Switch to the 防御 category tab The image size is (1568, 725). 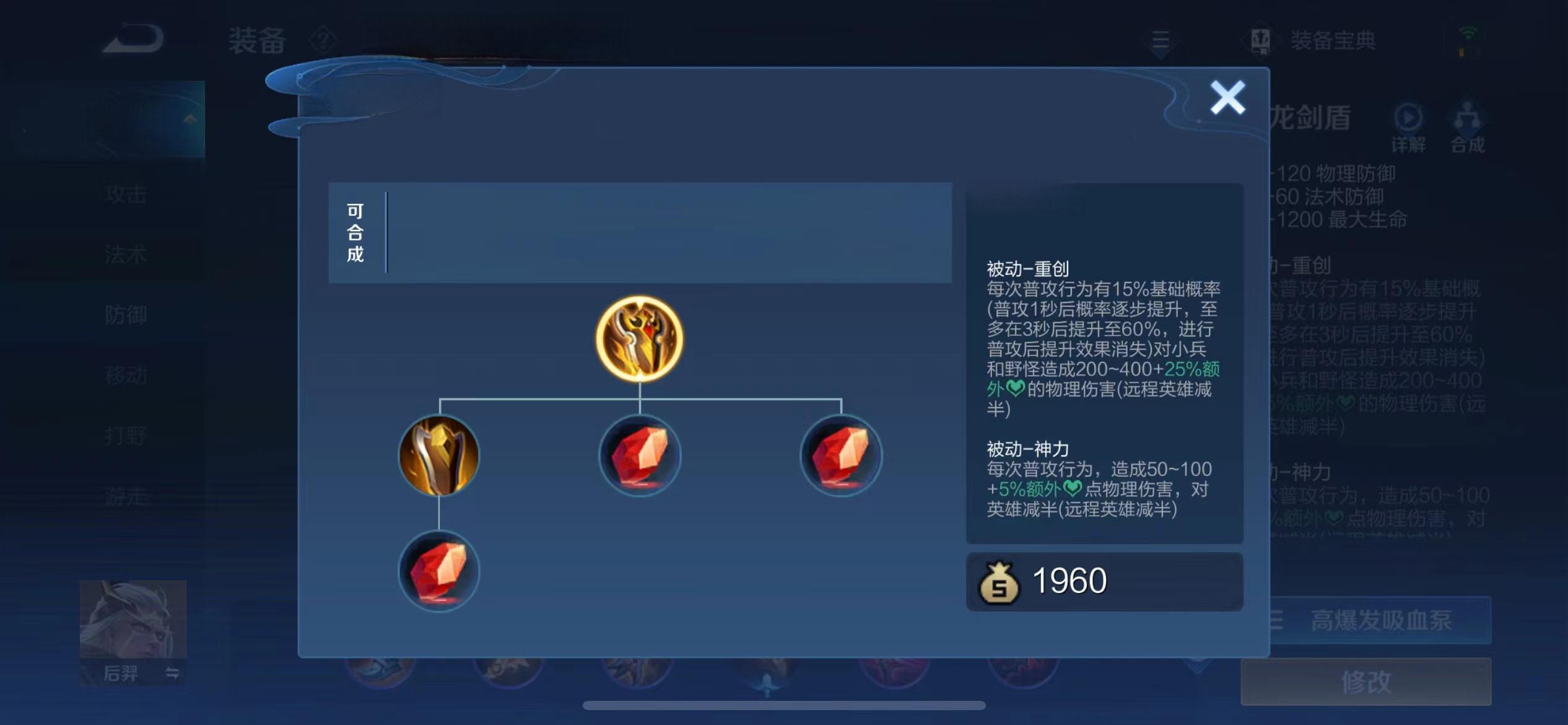(126, 315)
